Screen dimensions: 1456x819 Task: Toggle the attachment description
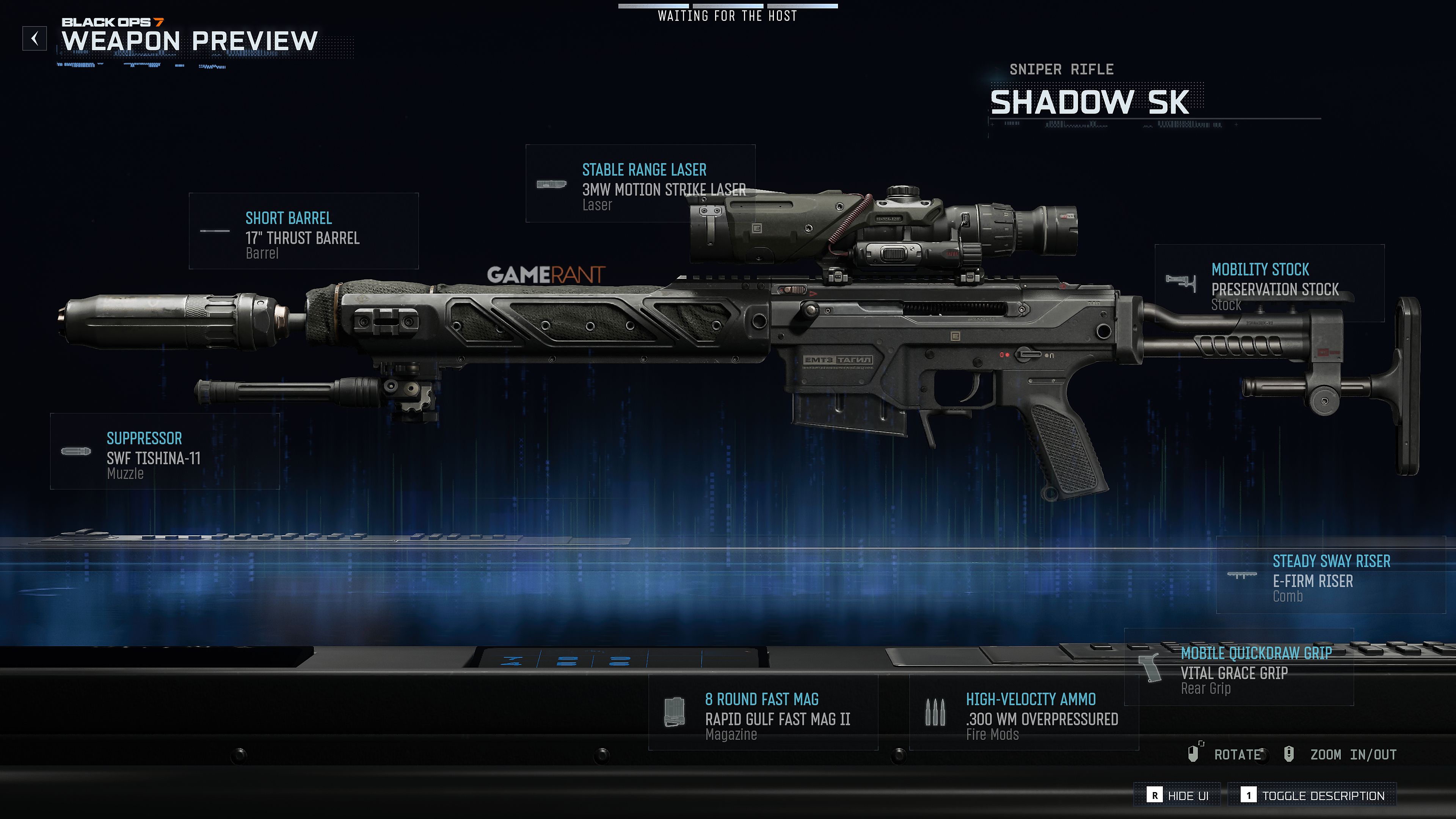(1312, 795)
